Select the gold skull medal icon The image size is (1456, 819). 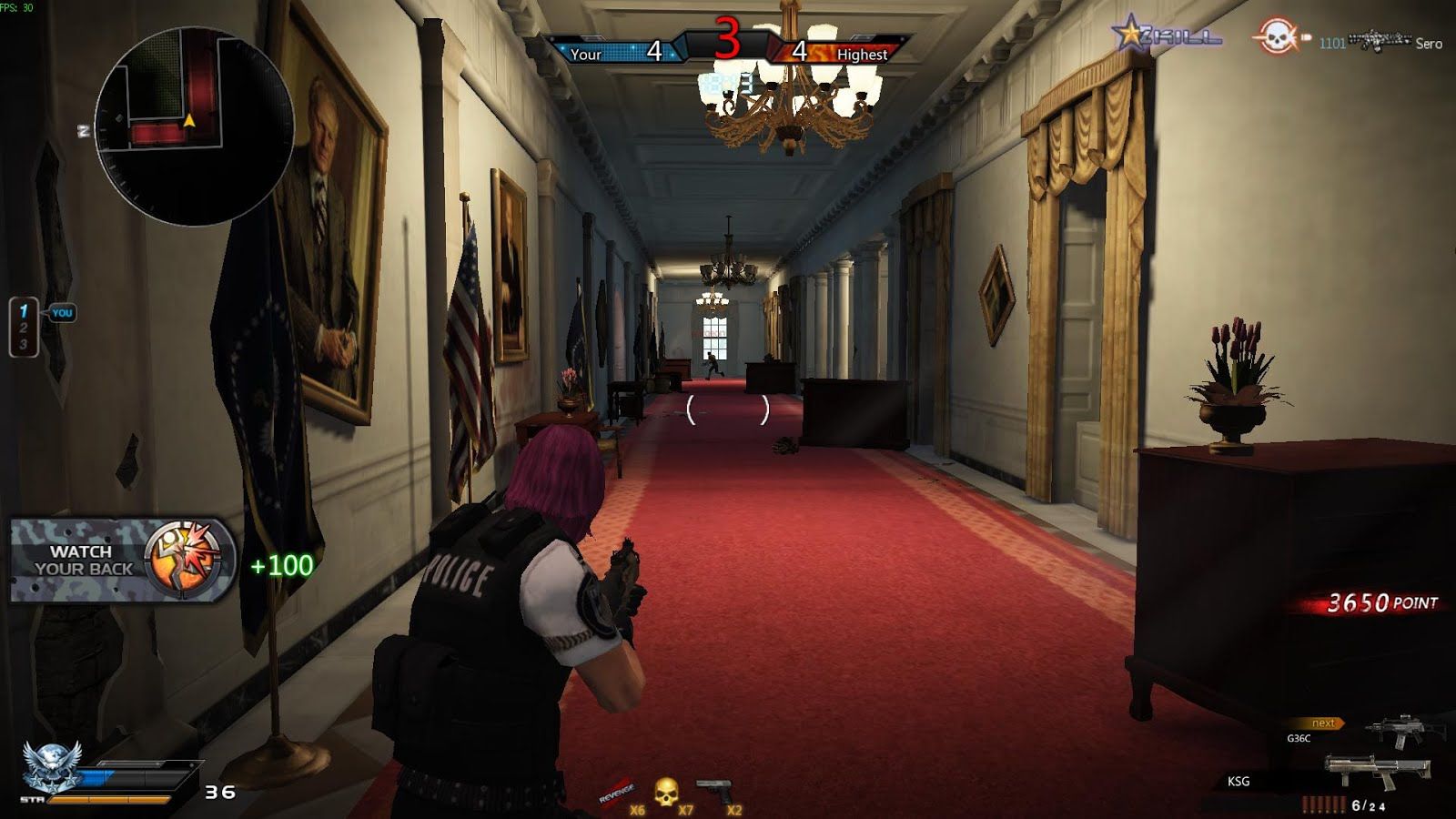click(666, 792)
